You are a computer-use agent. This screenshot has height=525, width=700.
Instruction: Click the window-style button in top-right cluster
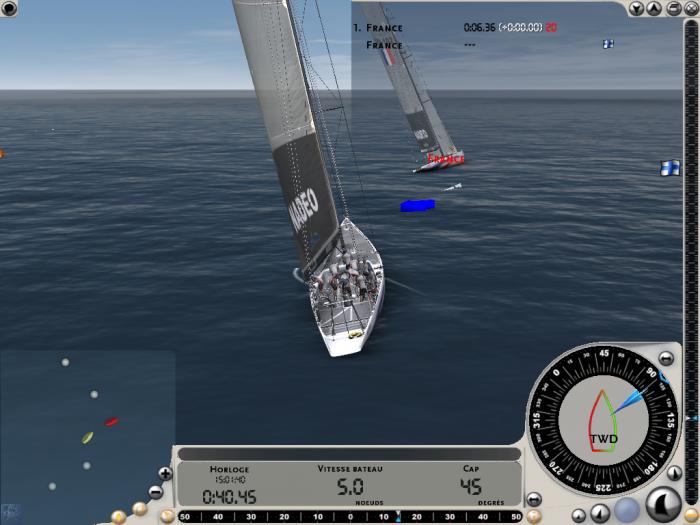click(x=671, y=9)
